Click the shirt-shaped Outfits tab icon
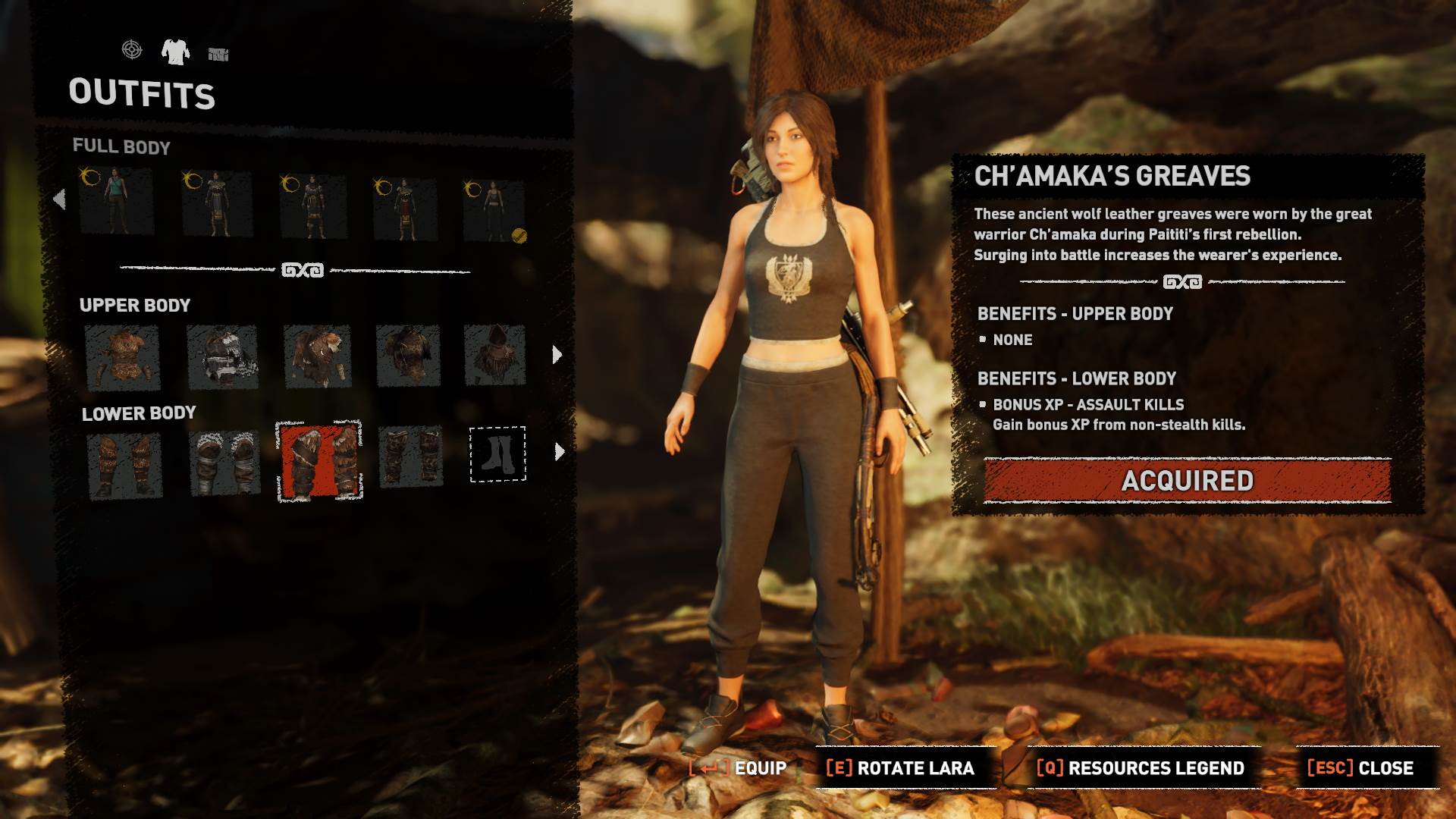The image size is (1456, 819). point(176,52)
